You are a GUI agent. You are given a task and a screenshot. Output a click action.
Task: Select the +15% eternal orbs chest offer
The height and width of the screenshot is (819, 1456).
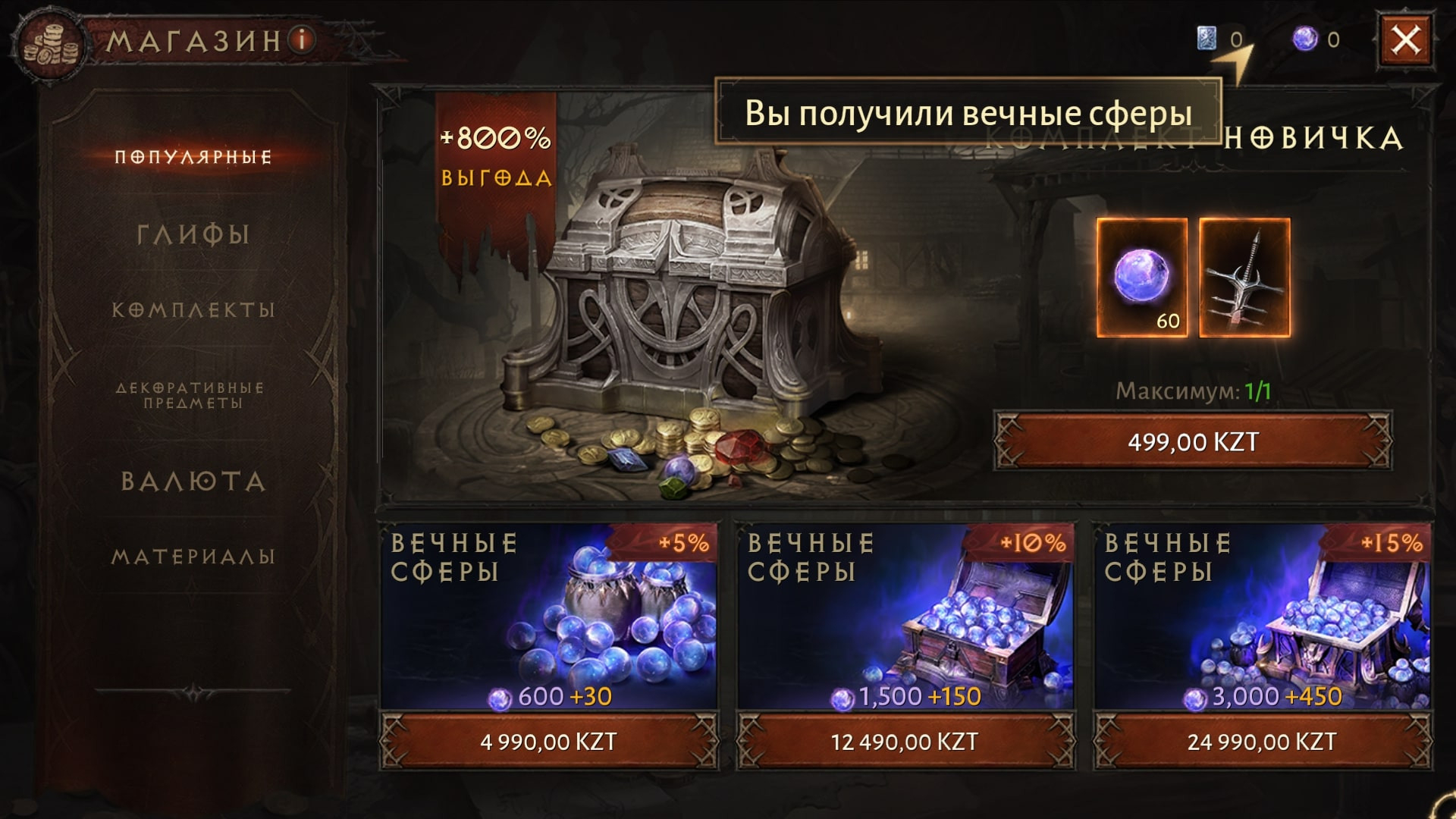tap(1262, 614)
